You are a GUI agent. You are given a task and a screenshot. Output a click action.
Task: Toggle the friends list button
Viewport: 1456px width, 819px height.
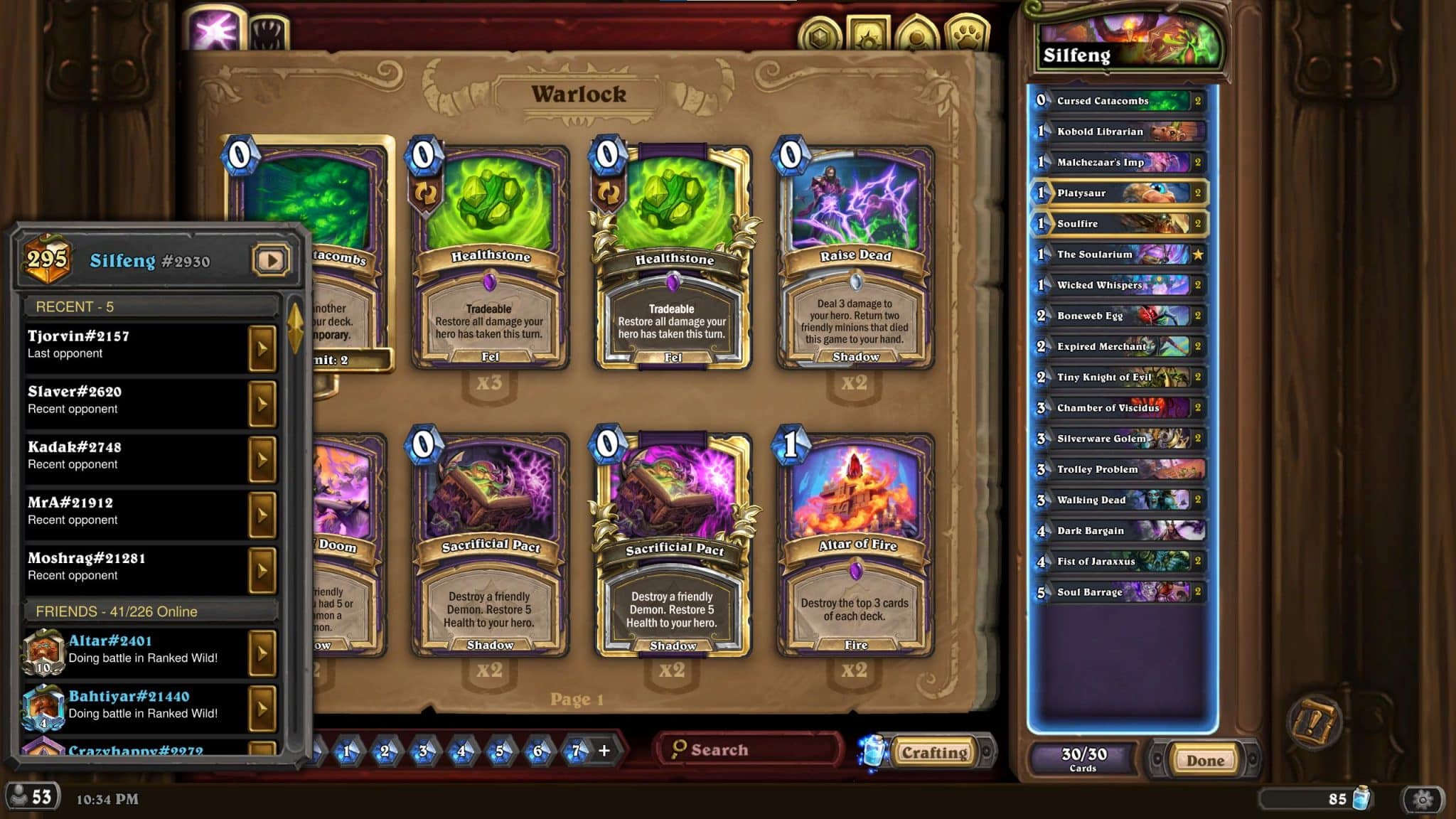pos(32,797)
